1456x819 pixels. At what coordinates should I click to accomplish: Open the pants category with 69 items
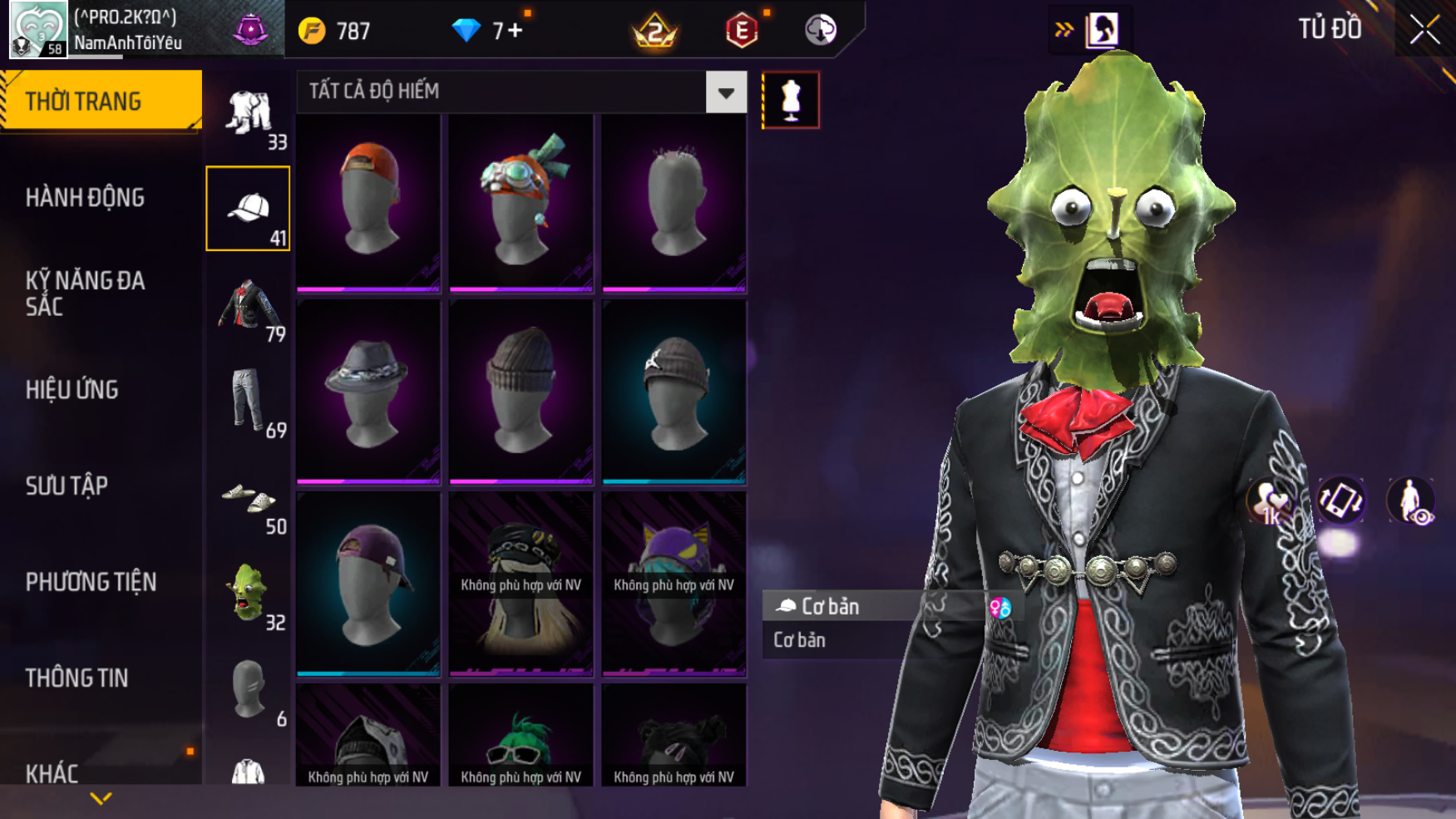tap(249, 402)
